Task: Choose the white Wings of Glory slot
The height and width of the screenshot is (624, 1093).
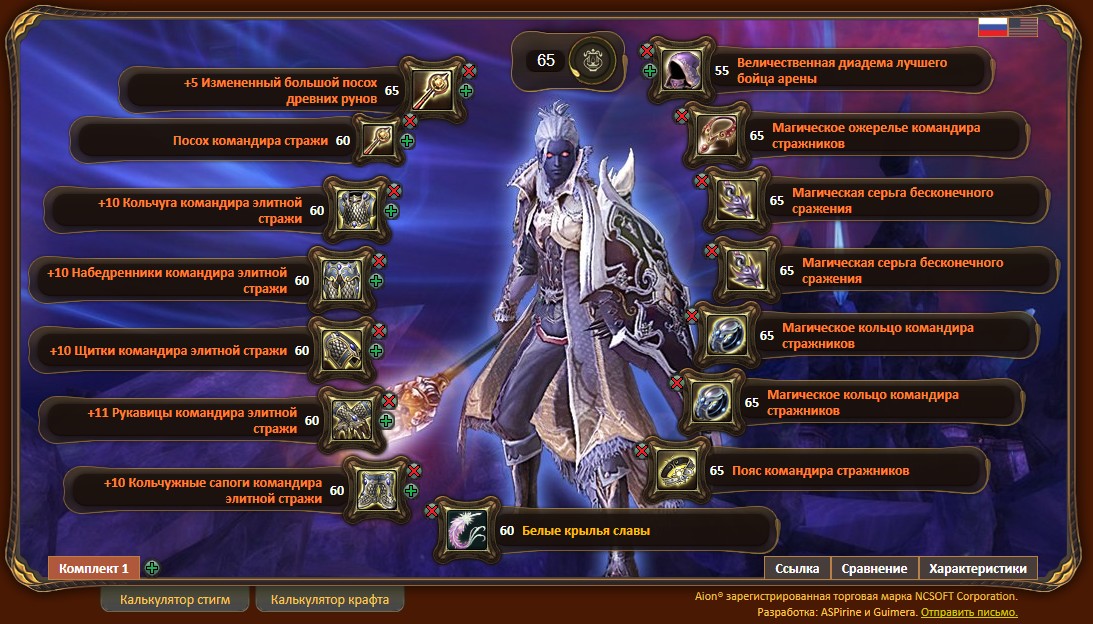Action: (465, 530)
